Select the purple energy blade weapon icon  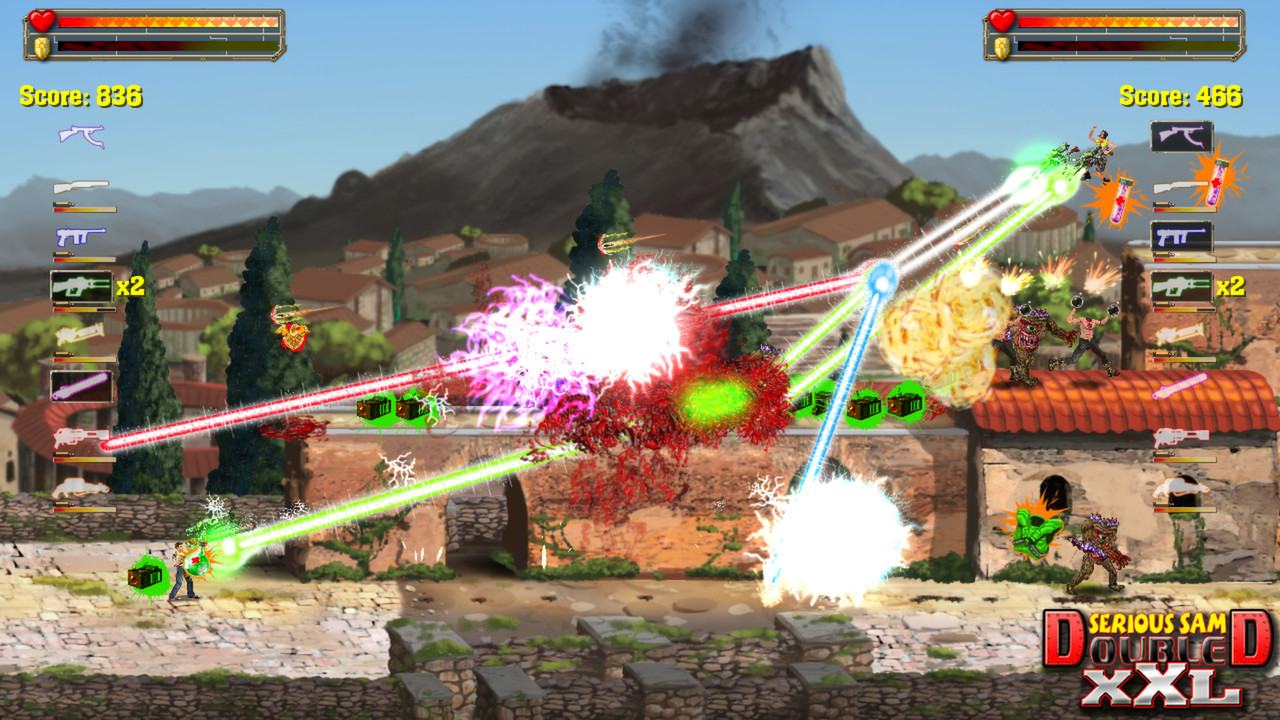pos(80,385)
